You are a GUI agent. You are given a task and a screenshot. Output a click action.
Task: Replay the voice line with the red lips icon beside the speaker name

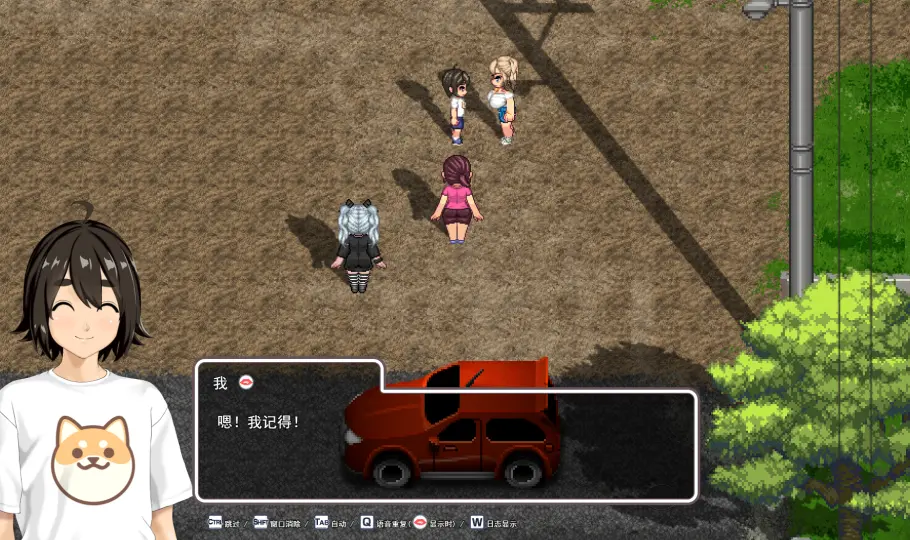point(247,383)
